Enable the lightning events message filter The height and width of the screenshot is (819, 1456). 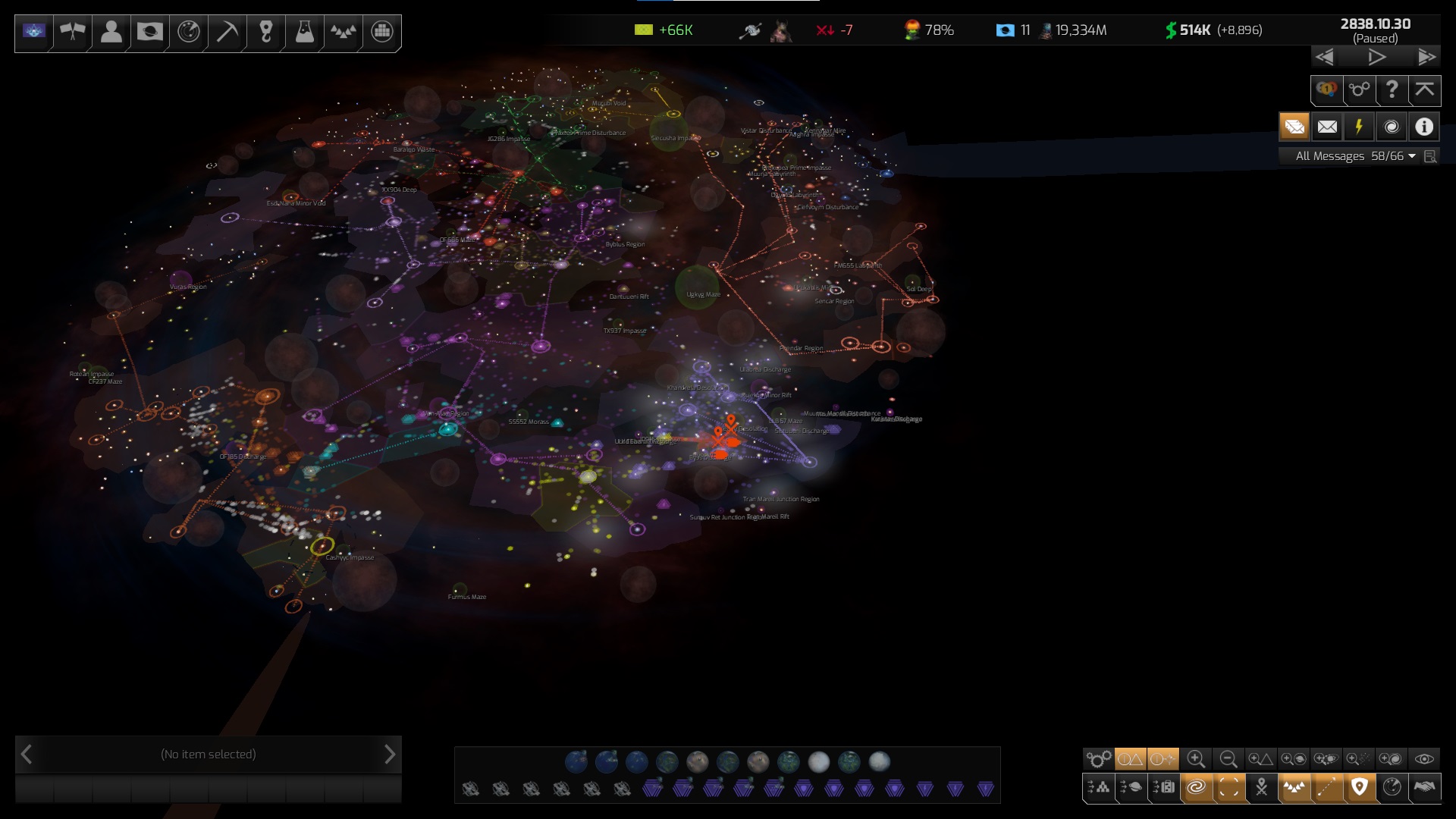[x=1358, y=127]
